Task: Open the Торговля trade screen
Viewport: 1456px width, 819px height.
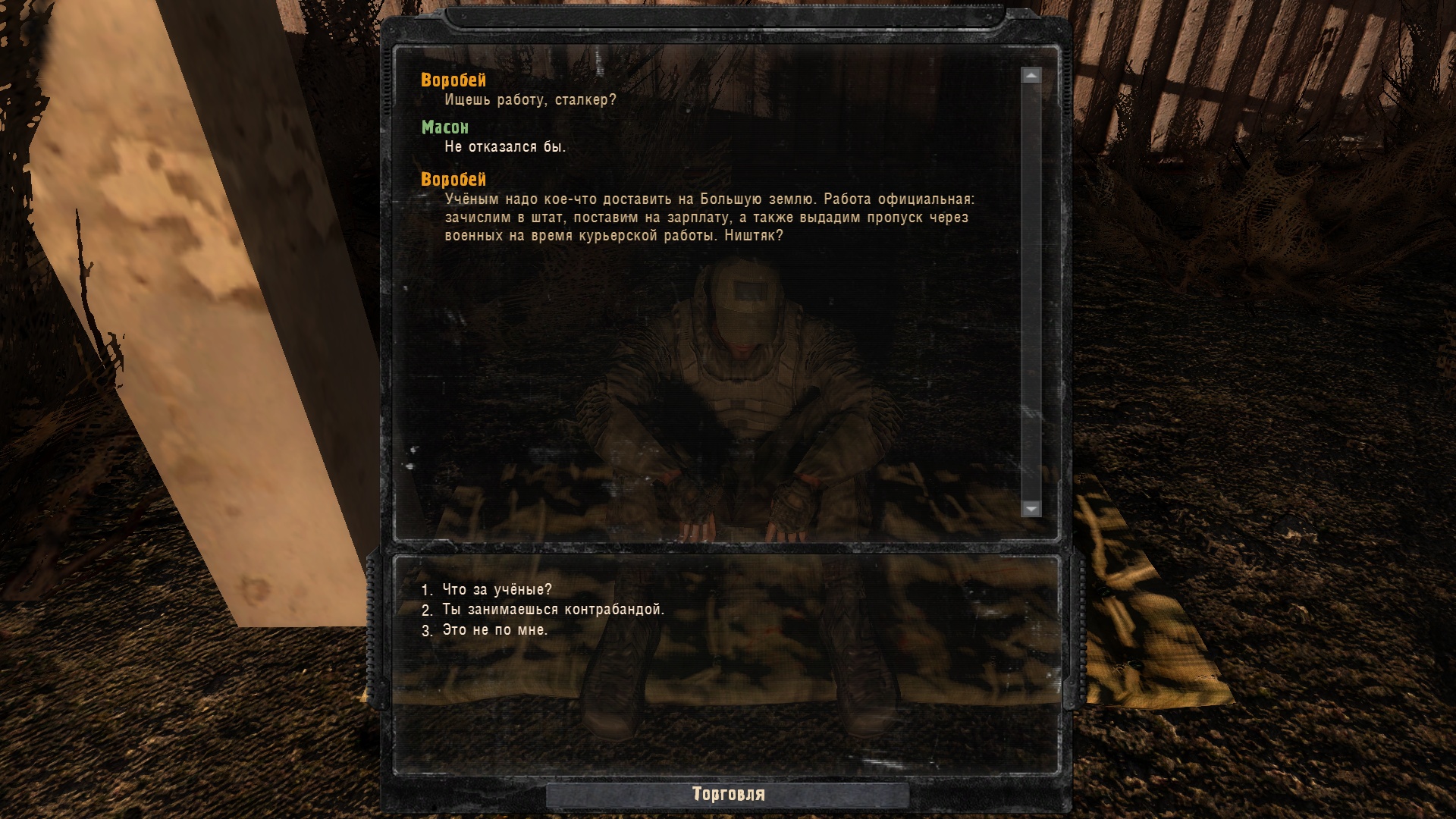Action: (728, 794)
